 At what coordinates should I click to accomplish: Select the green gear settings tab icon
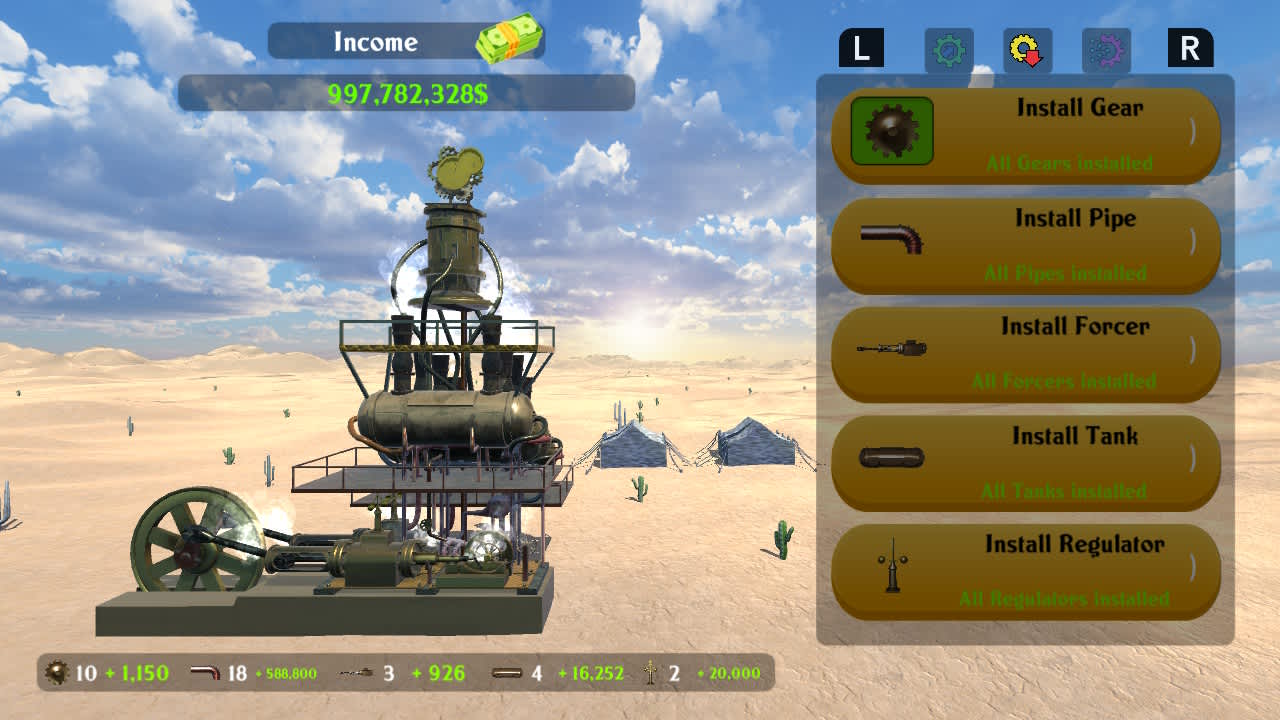click(x=947, y=47)
